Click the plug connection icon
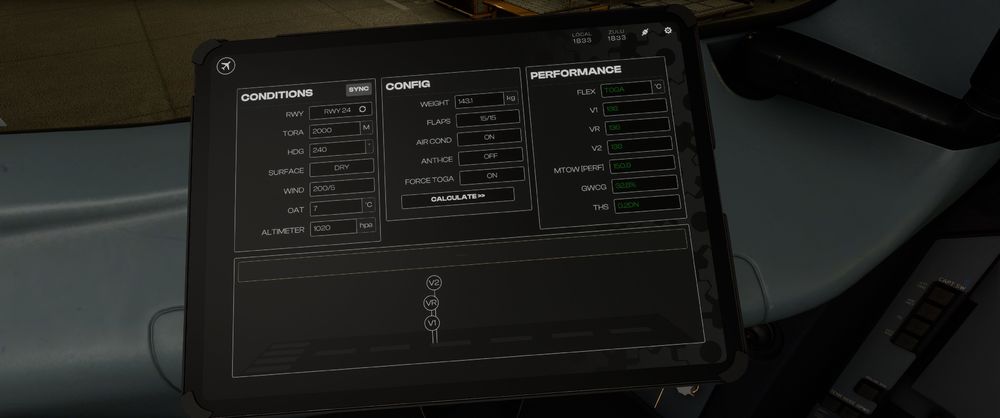The image size is (1000, 418). (645, 32)
